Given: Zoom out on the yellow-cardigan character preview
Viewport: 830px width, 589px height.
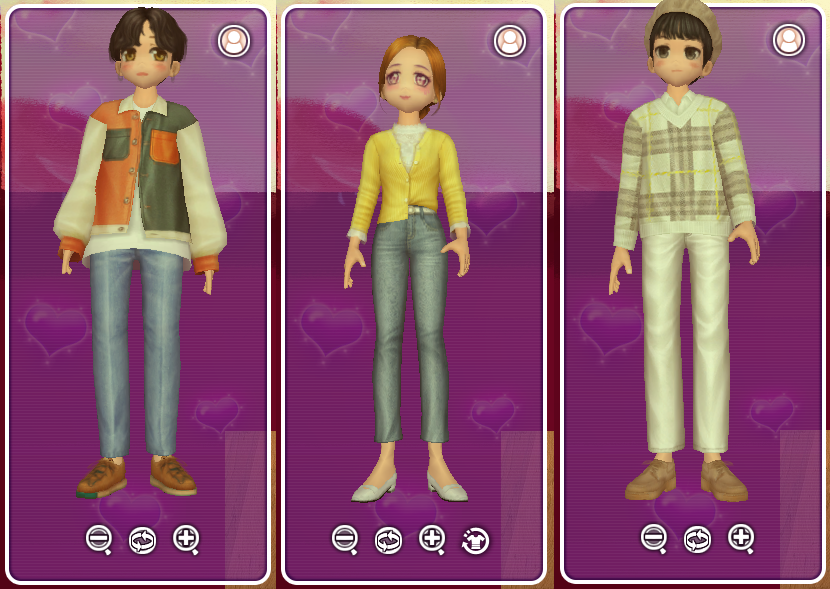Looking at the screenshot, I should (x=345, y=539).
